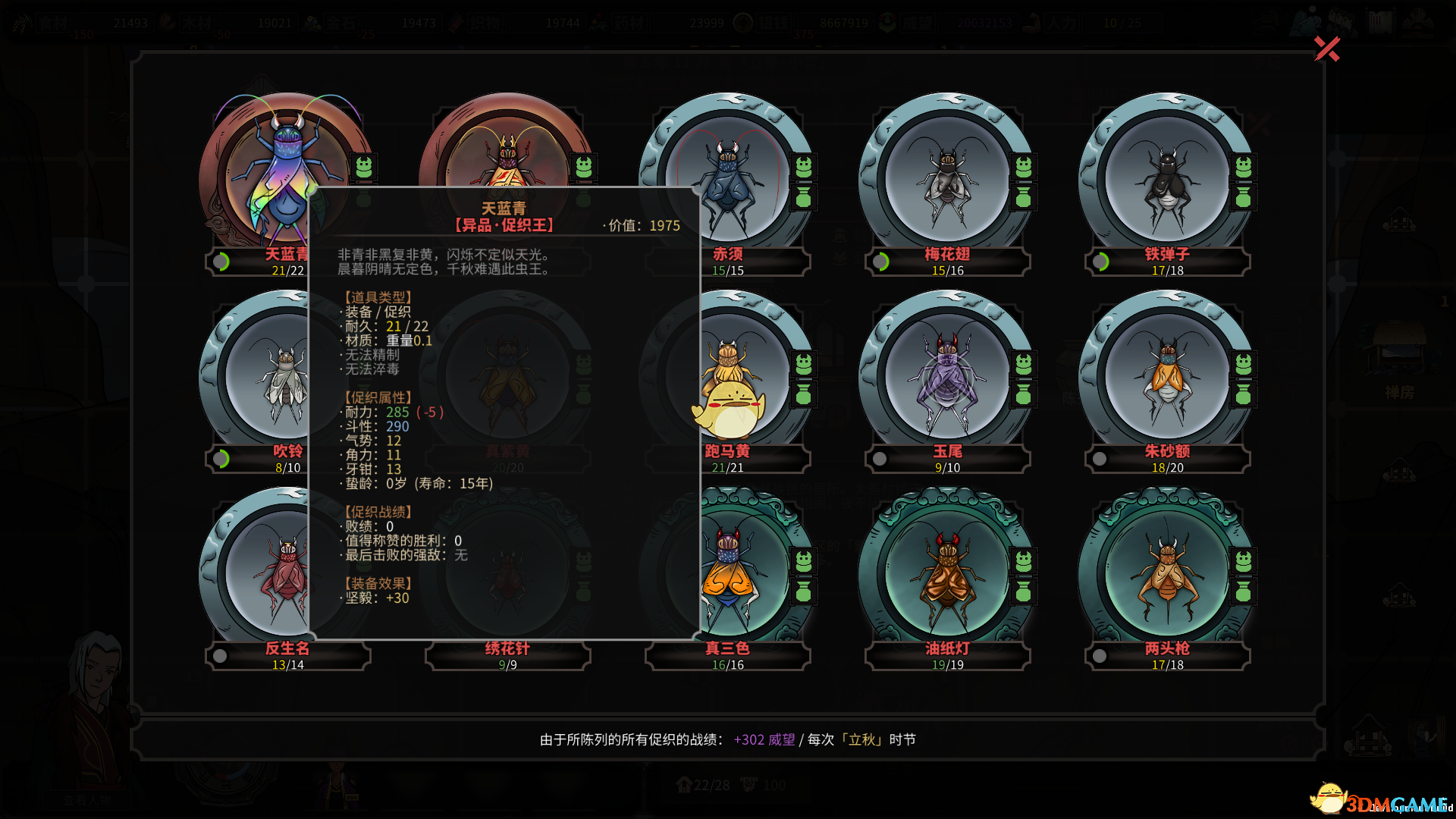This screenshot has width=1456, height=819.
Task: Pick the 铁弹子 cricket jar
Action: 1166,178
